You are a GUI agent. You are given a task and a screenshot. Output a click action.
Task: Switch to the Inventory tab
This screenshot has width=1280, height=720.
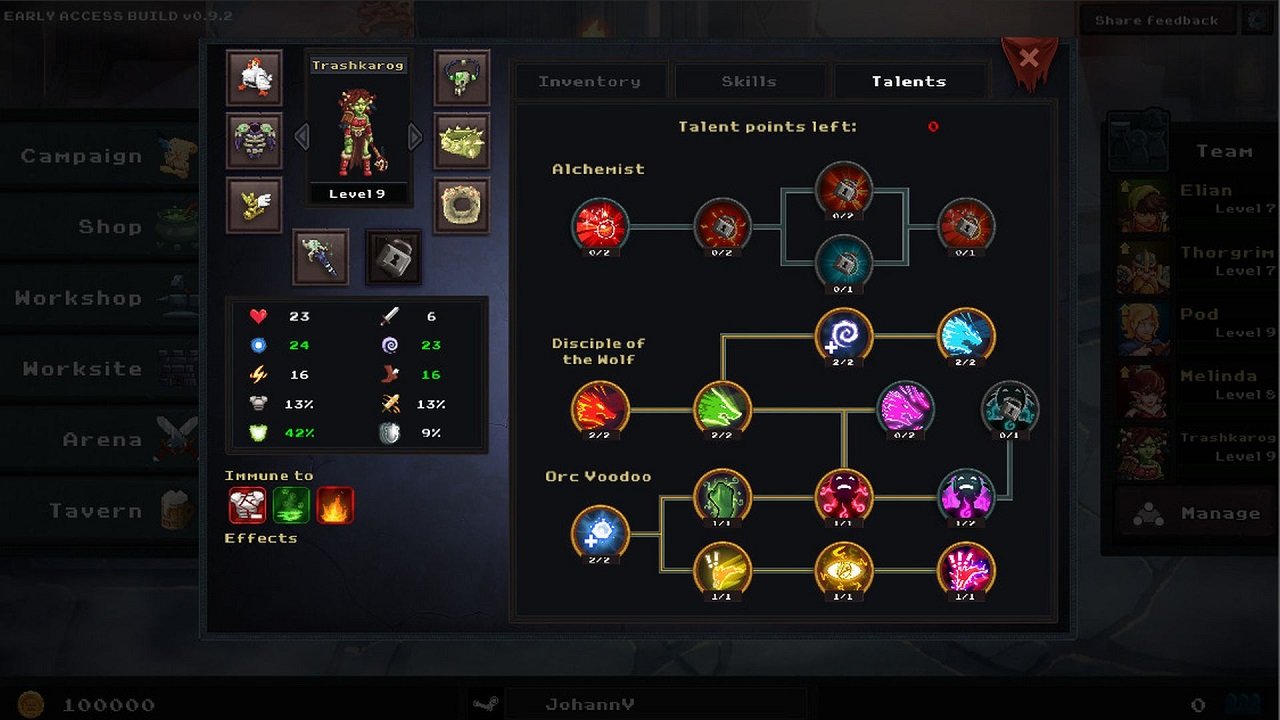(590, 81)
